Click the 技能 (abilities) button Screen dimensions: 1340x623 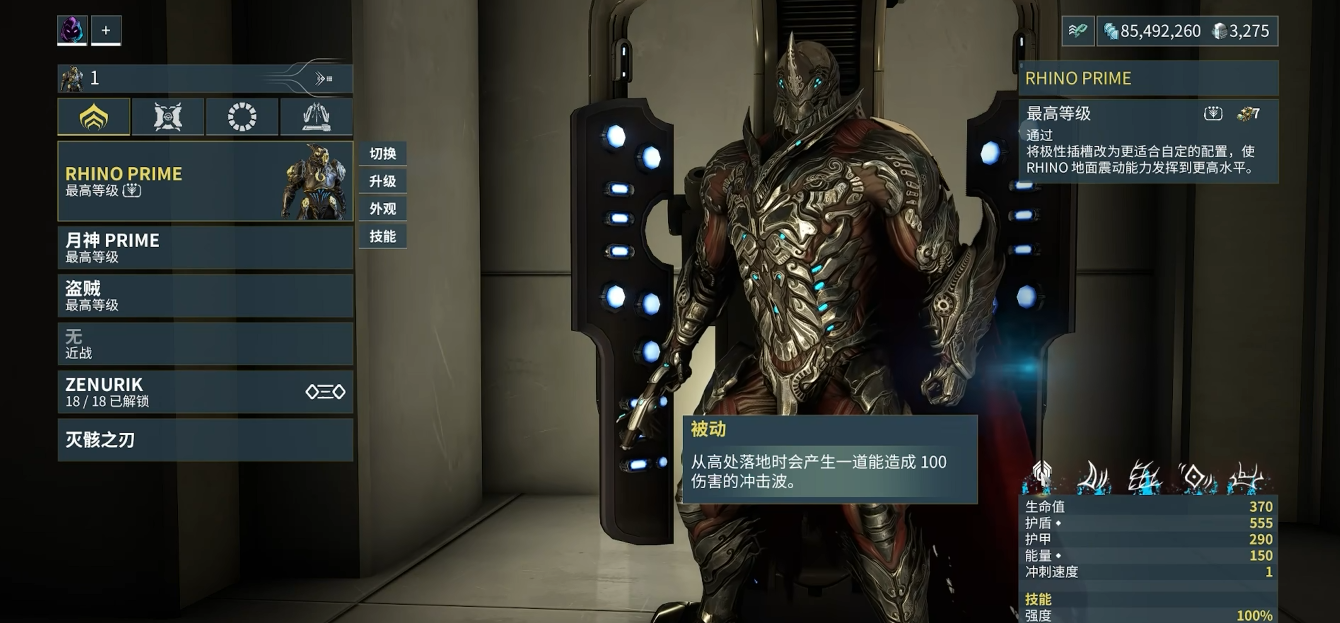383,236
